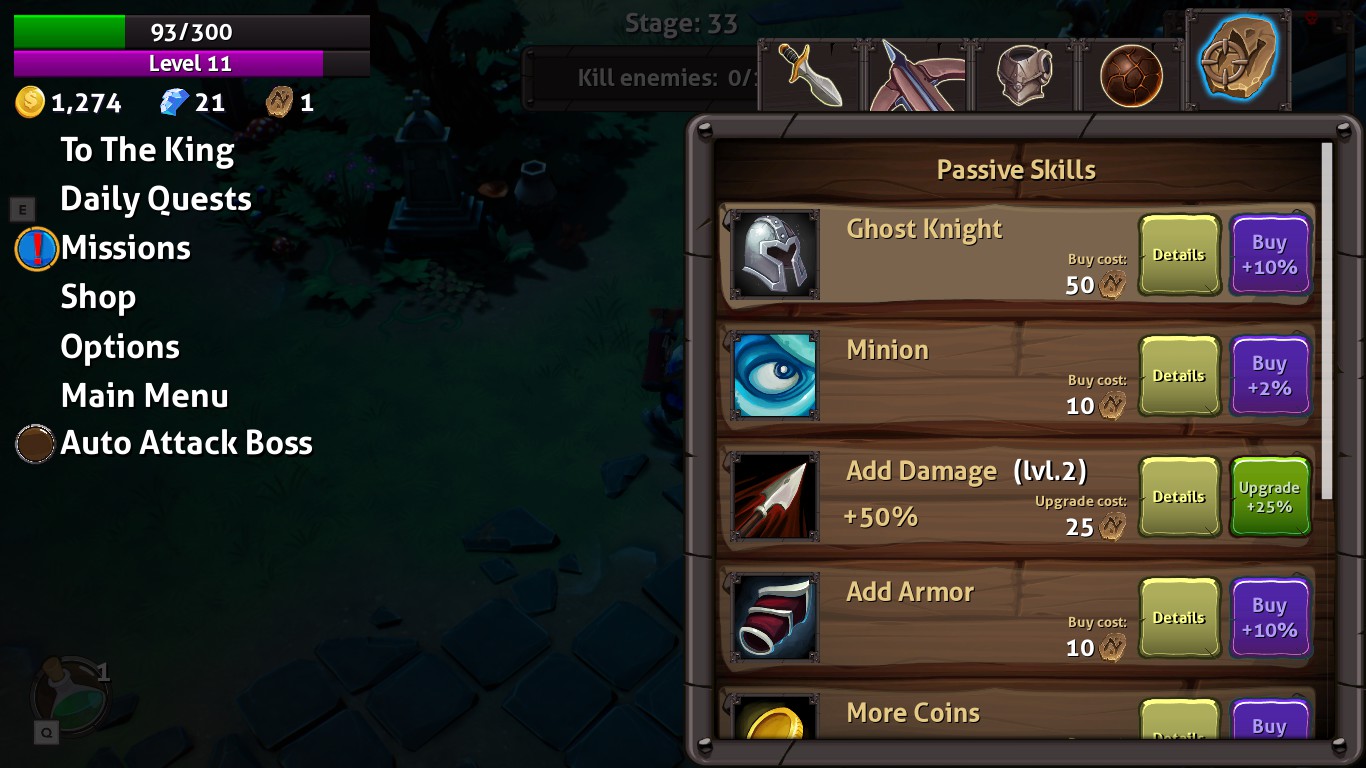Screen dimensions: 1366x768
Task: Click the Missions notification exclamation icon
Action: 36,249
